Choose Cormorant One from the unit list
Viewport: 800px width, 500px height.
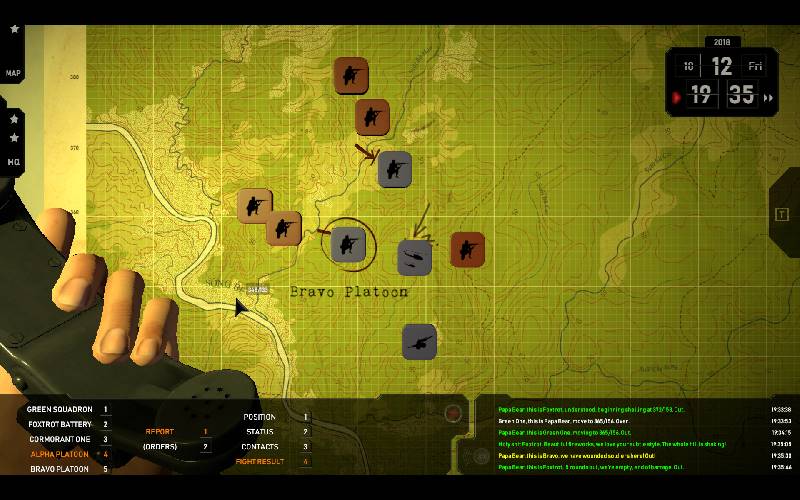tap(62, 439)
